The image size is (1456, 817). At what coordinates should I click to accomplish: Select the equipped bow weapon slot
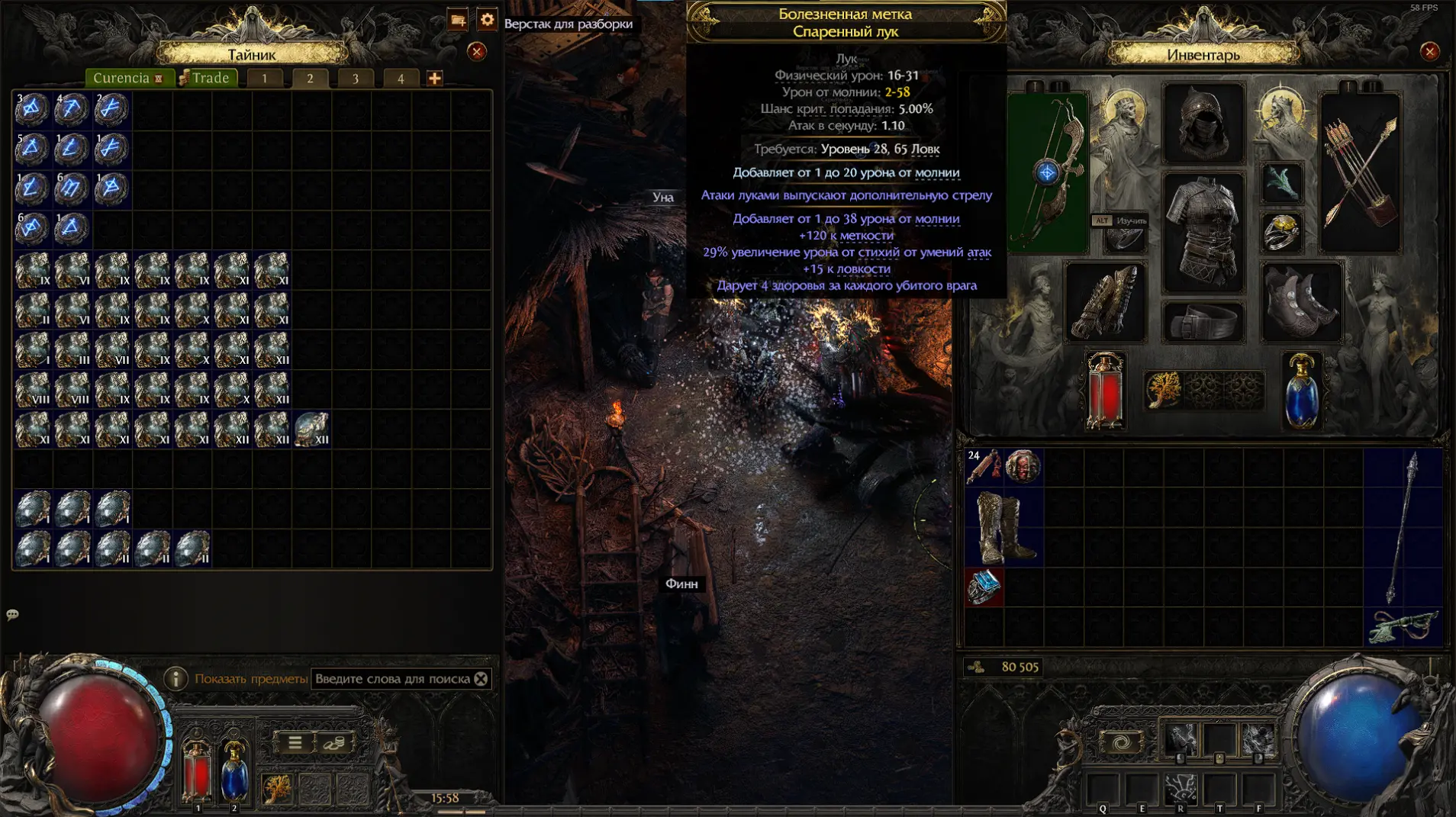(1048, 173)
